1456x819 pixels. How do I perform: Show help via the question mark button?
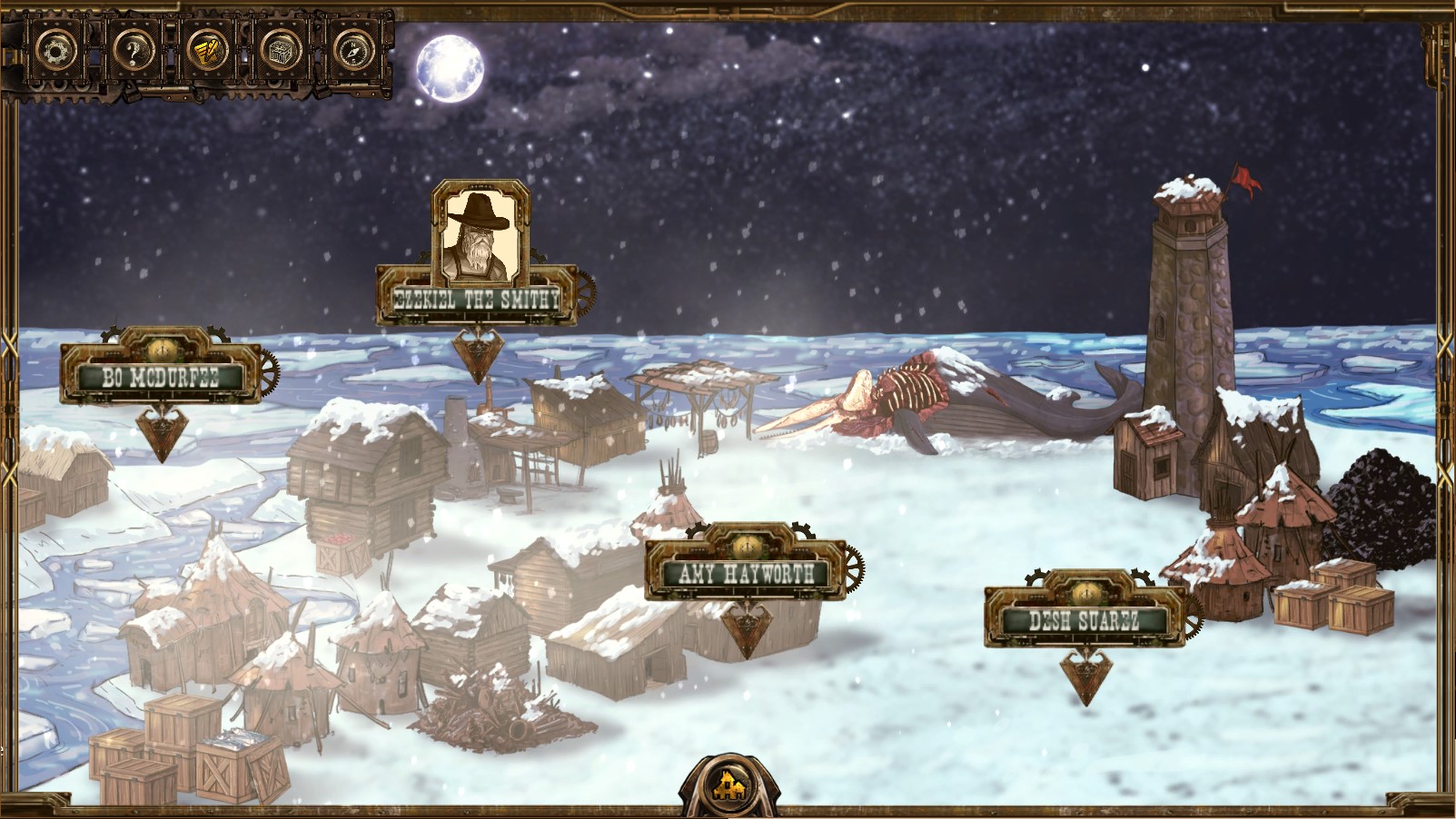pyautogui.click(x=132, y=51)
